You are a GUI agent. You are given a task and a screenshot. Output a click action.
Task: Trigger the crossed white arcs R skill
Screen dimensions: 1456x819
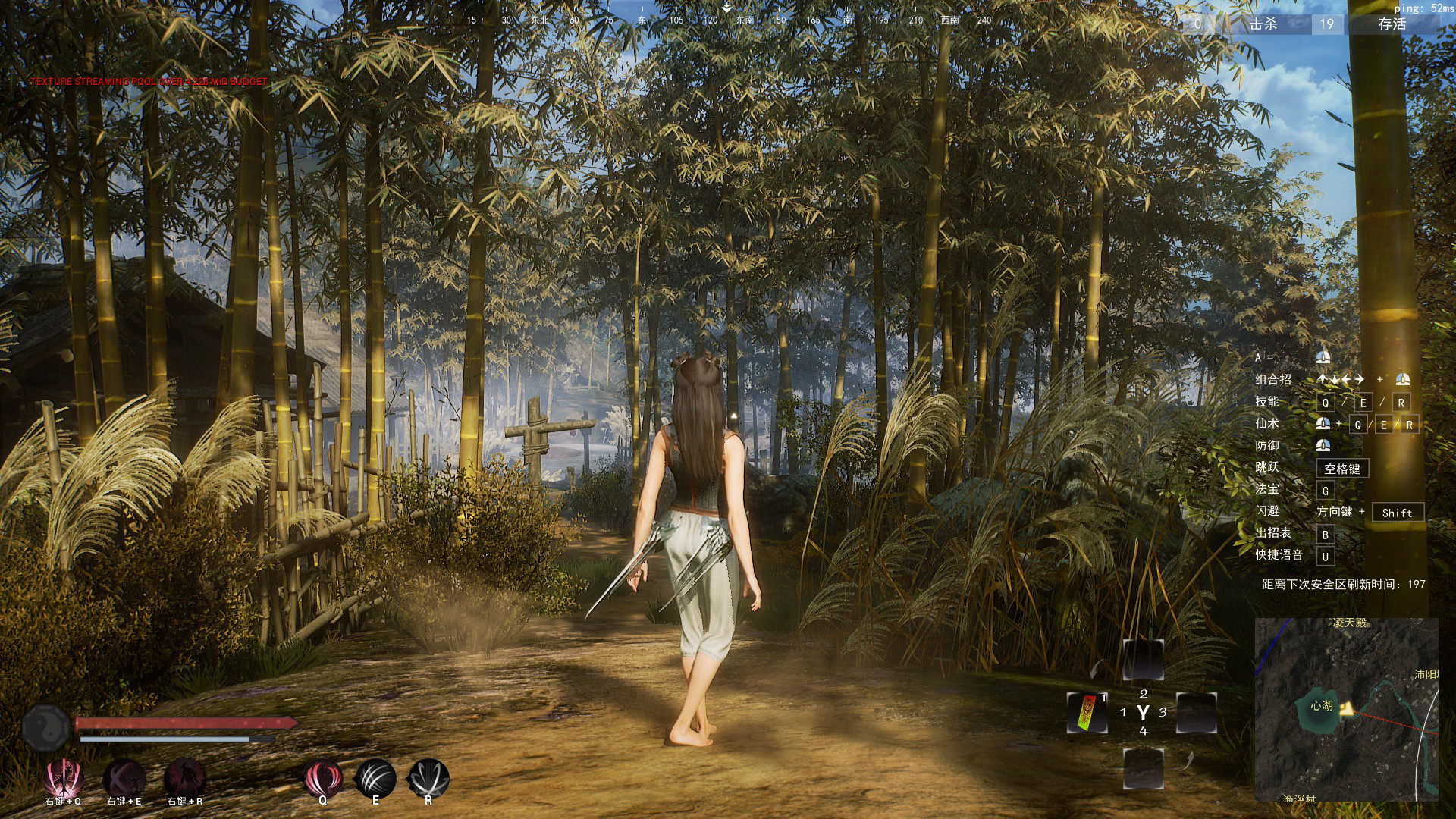pyautogui.click(x=428, y=778)
